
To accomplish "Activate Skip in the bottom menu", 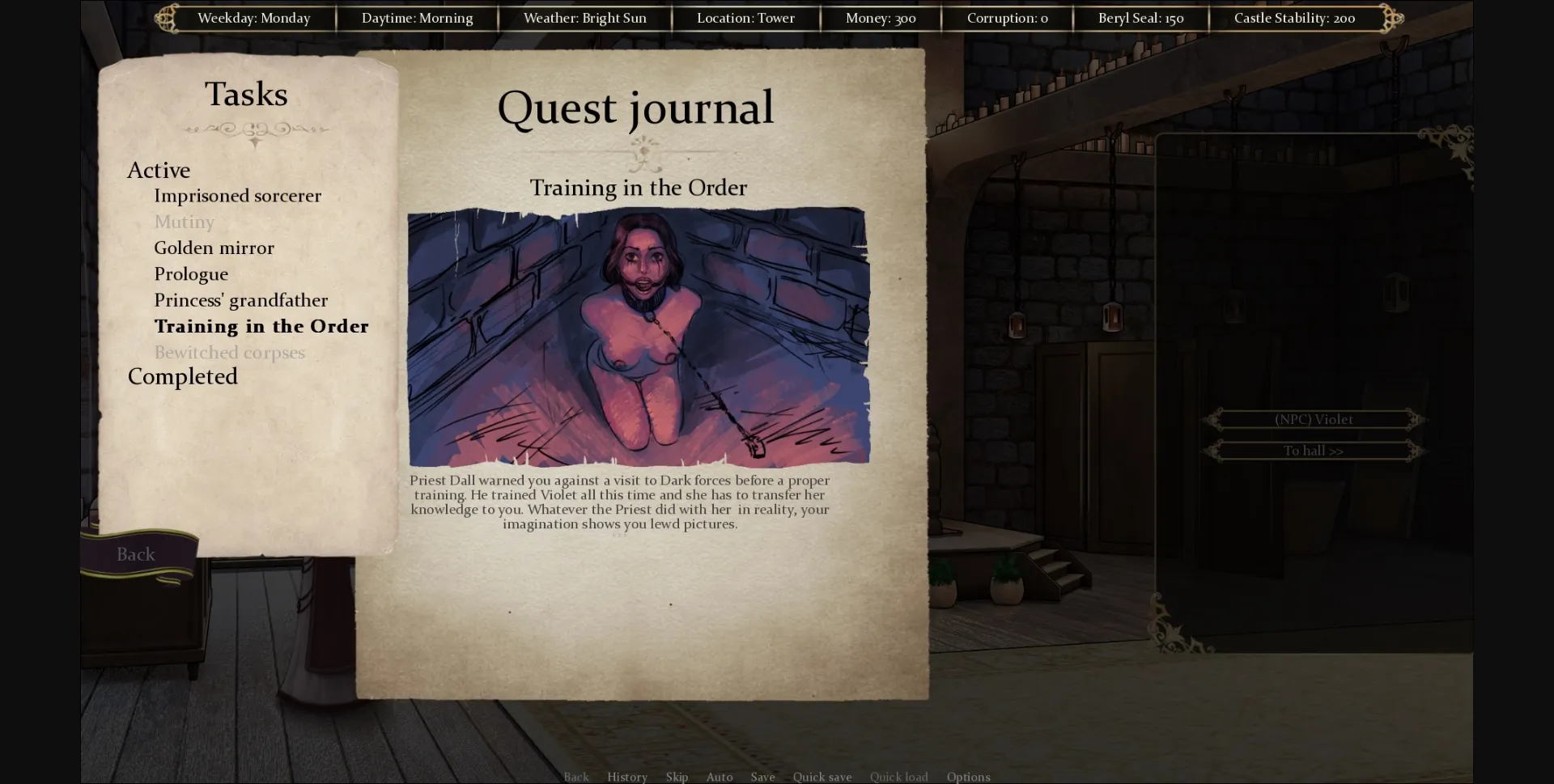I will (677, 777).
